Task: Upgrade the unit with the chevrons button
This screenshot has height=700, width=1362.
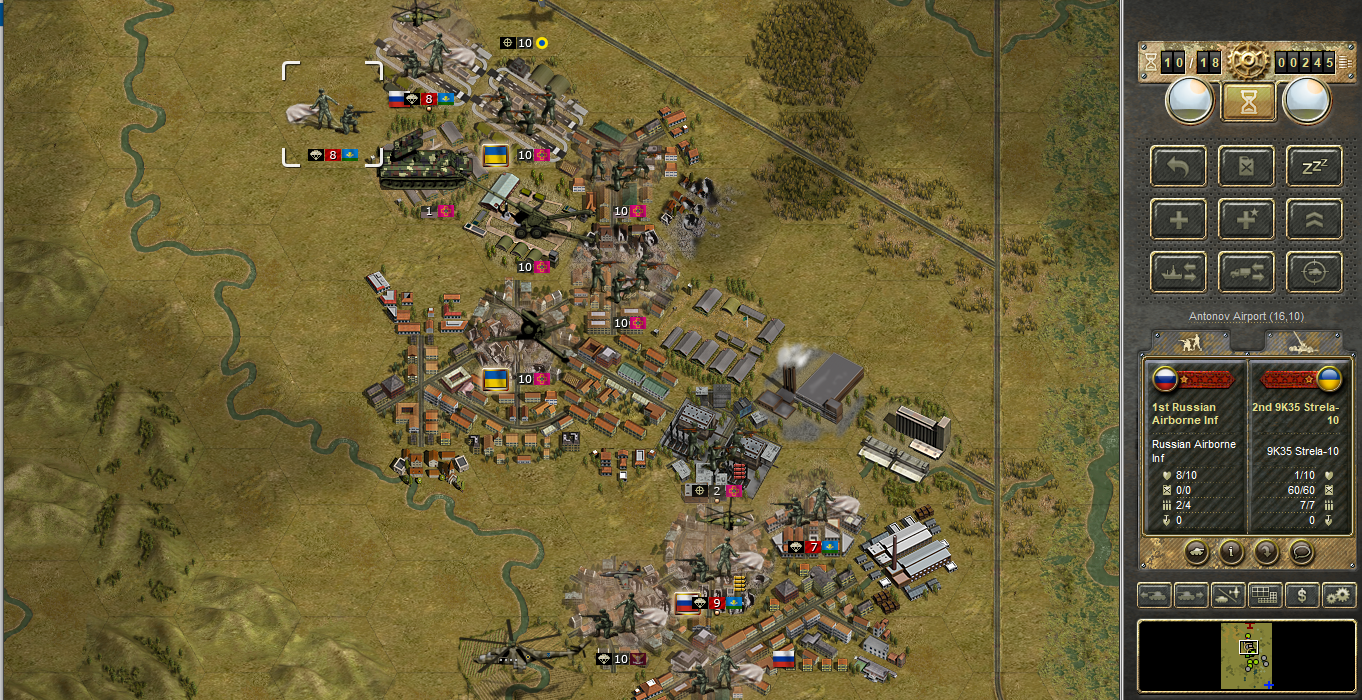Action: (1314, 218)
